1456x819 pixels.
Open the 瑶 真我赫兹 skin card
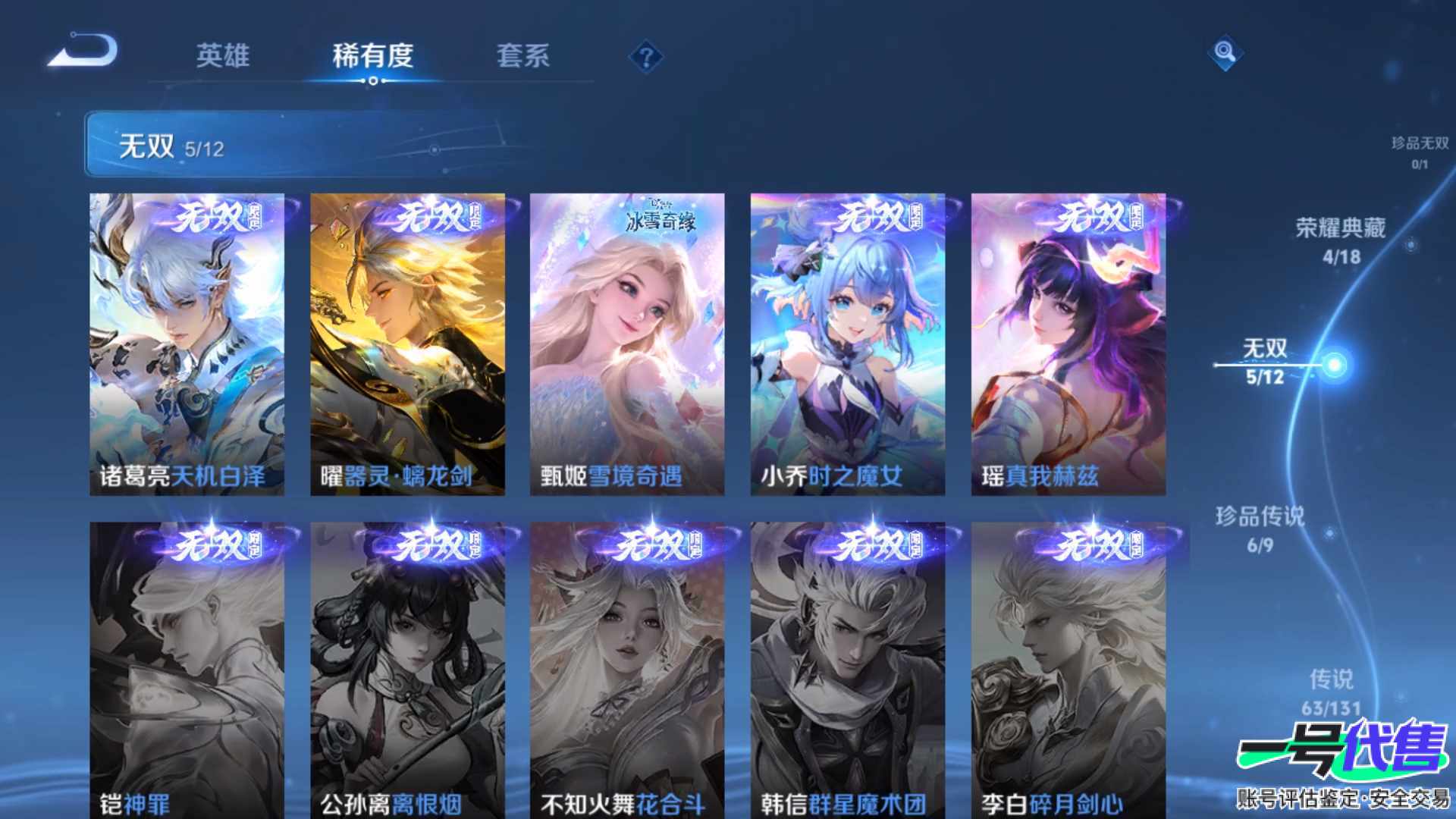coord(1068,344)
